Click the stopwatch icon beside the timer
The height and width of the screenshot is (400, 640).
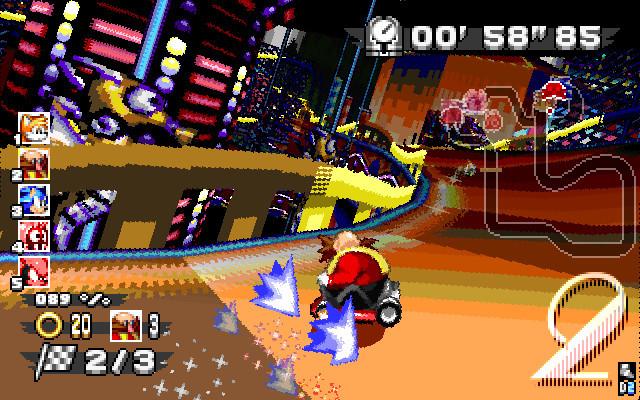382,35
